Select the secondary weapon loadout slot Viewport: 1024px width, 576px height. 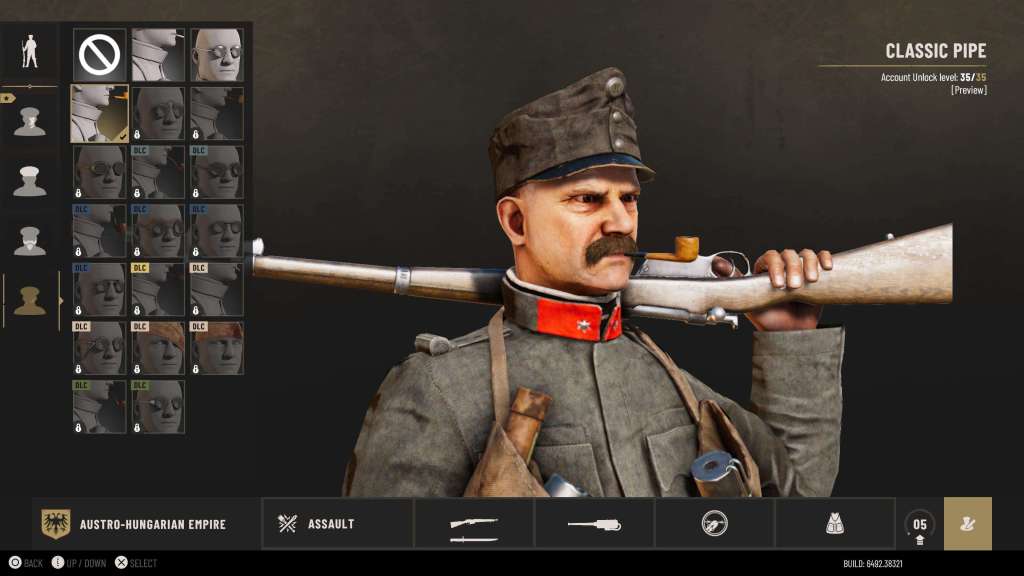point(594,524)
